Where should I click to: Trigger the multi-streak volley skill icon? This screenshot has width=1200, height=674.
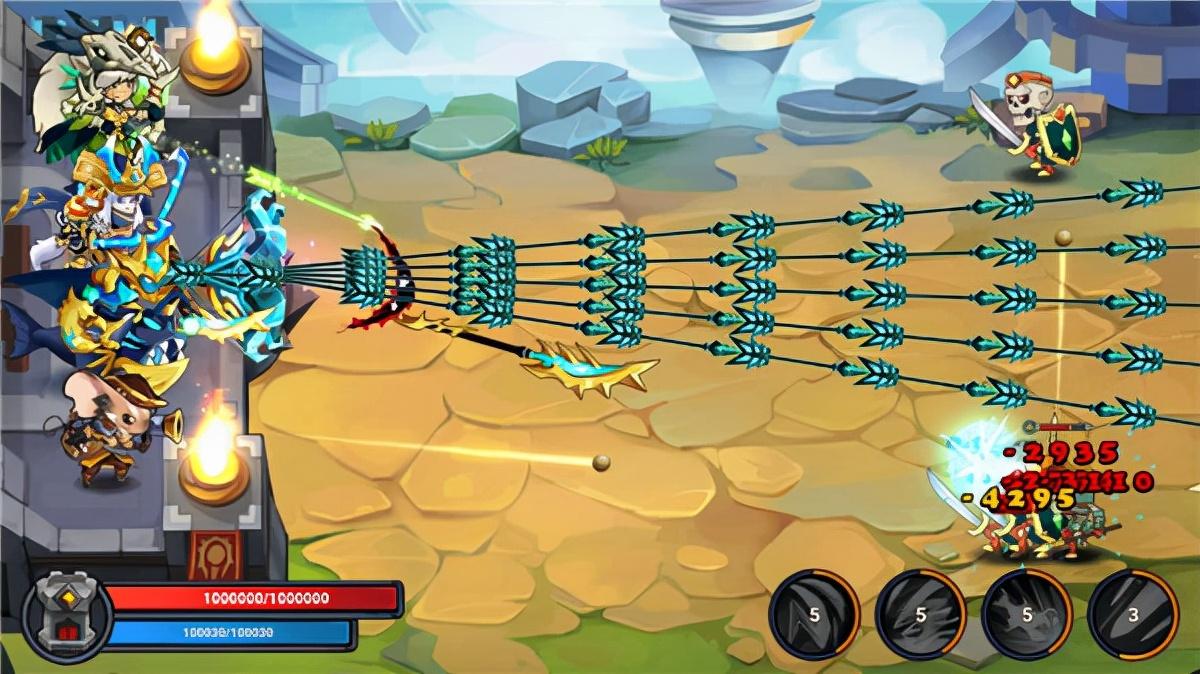coord(920,613)
